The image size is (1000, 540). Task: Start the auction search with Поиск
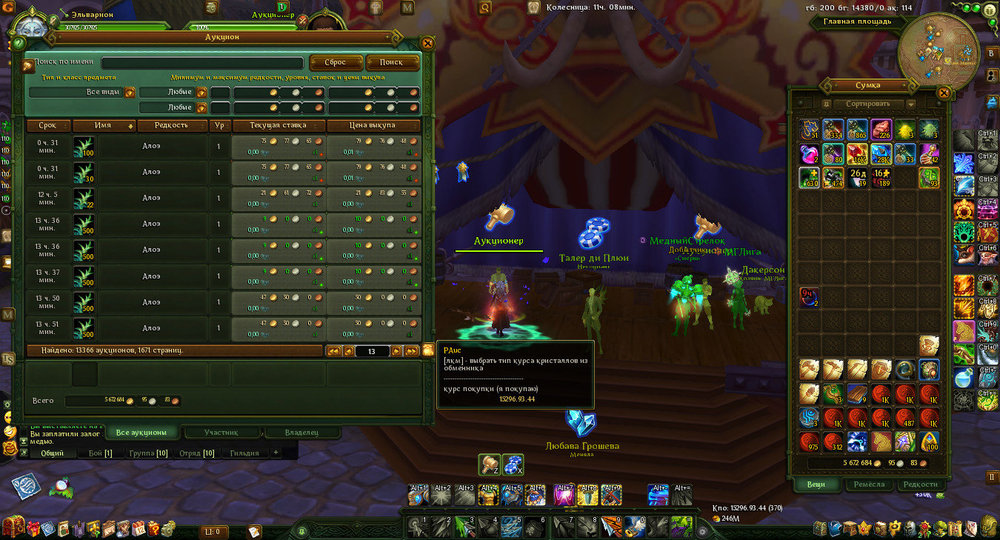391,62
